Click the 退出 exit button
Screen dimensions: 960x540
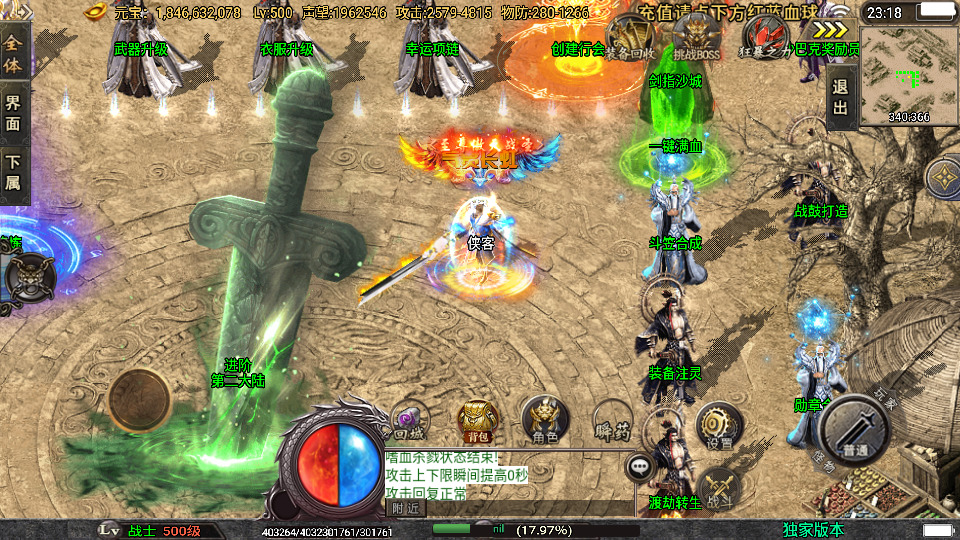(840, 99)
